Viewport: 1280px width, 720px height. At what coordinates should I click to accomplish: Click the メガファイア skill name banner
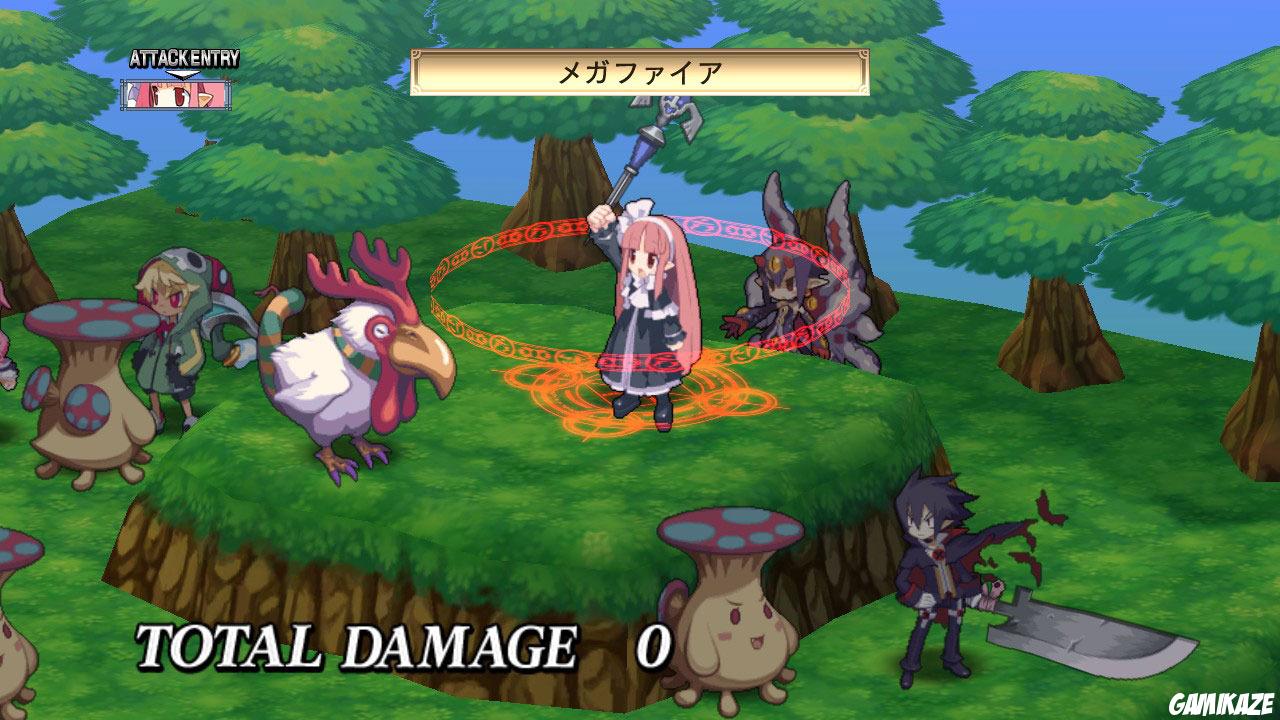tap(640, 70)
